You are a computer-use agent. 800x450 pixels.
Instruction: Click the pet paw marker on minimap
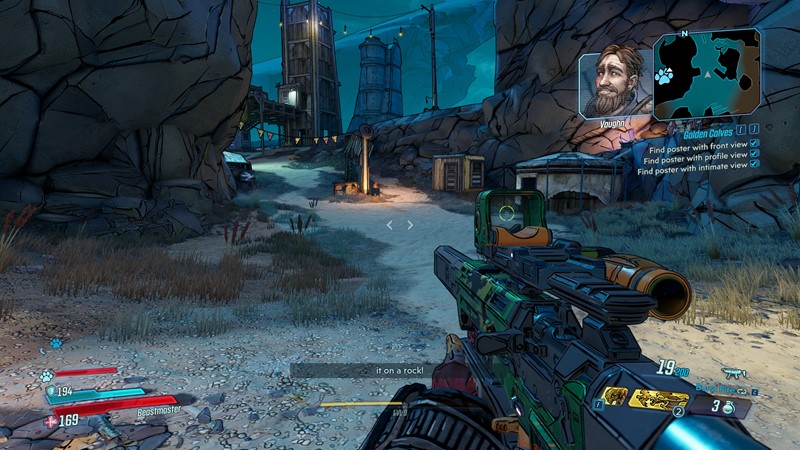(x=662, y=74)
